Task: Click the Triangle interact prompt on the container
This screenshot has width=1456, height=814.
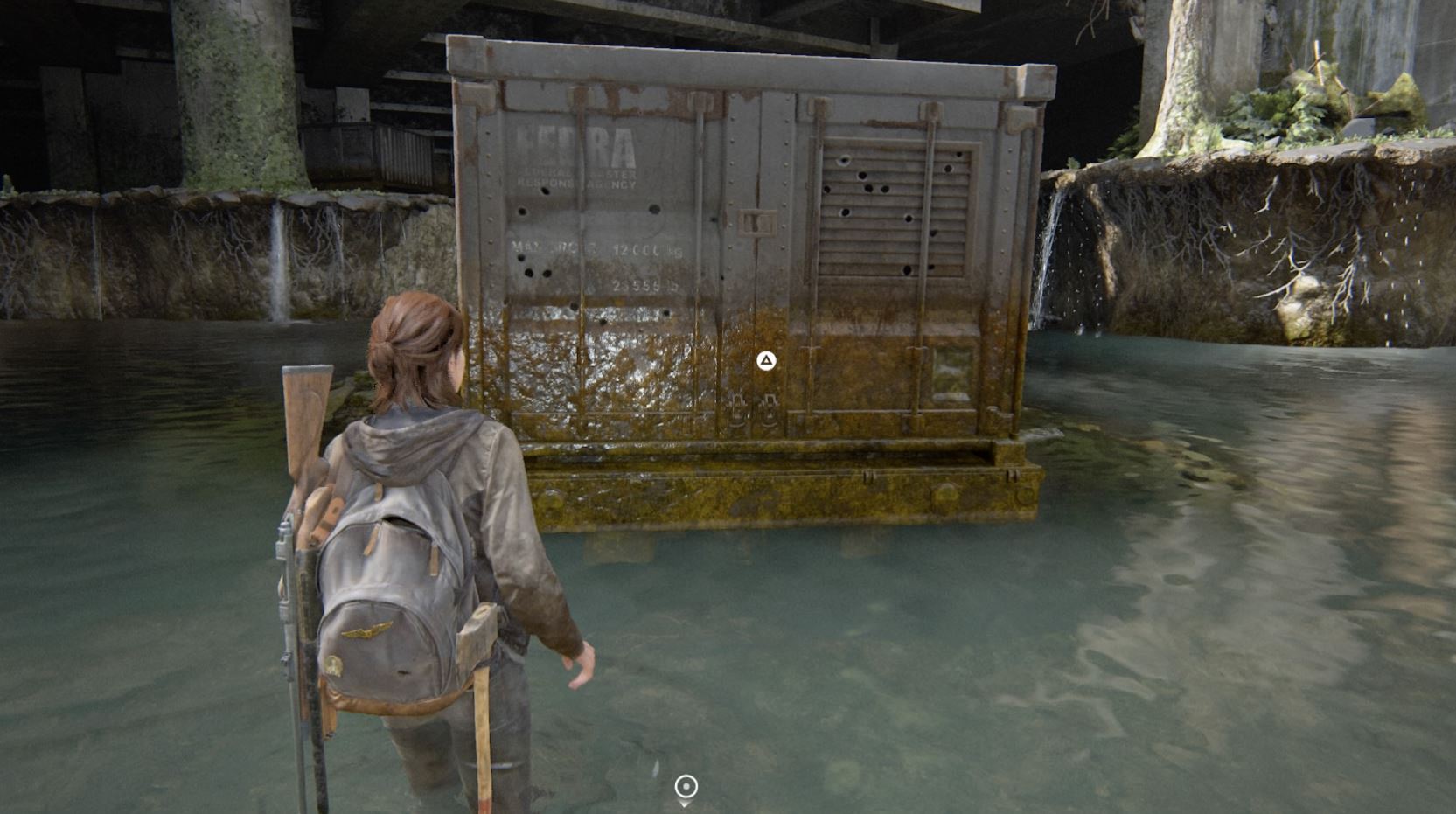Action: click(765, 361)
